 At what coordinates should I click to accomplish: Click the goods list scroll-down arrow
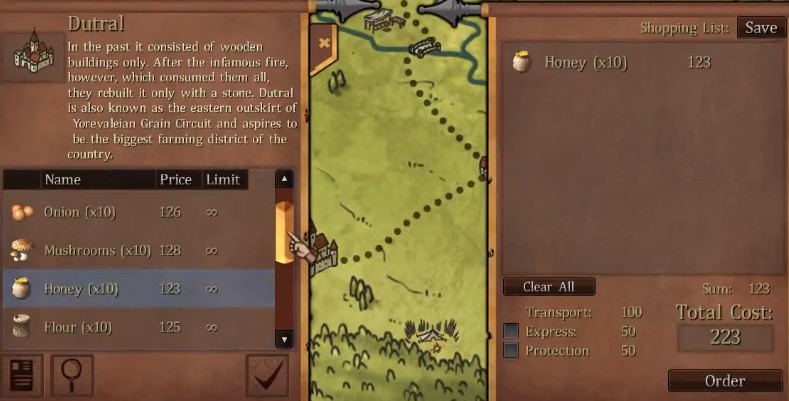pos(284,339)
